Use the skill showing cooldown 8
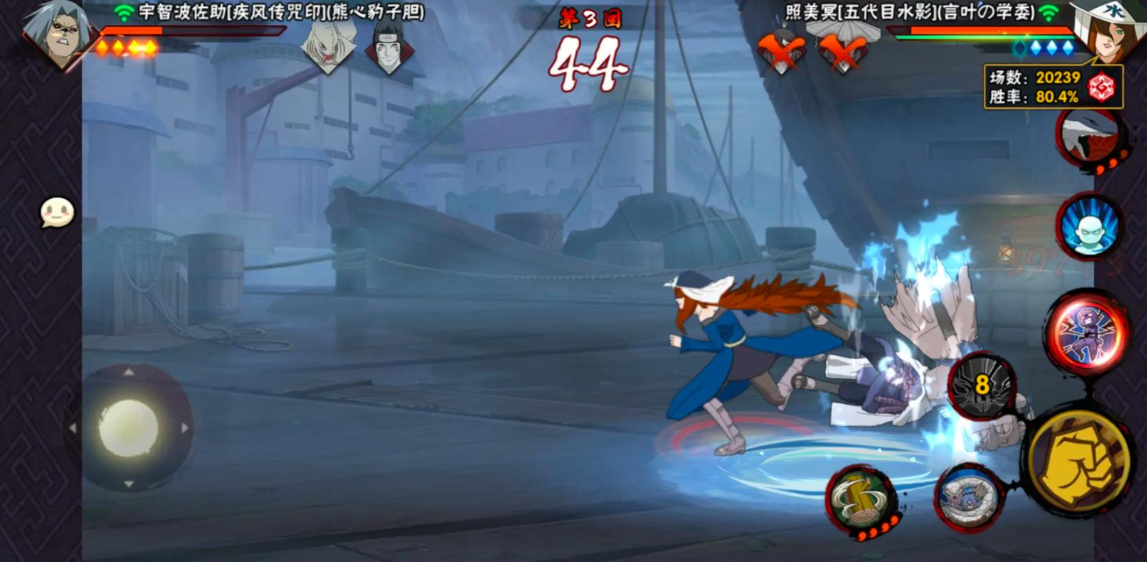1147x562 pixels. pyautogui.click(x=981, y=385)
